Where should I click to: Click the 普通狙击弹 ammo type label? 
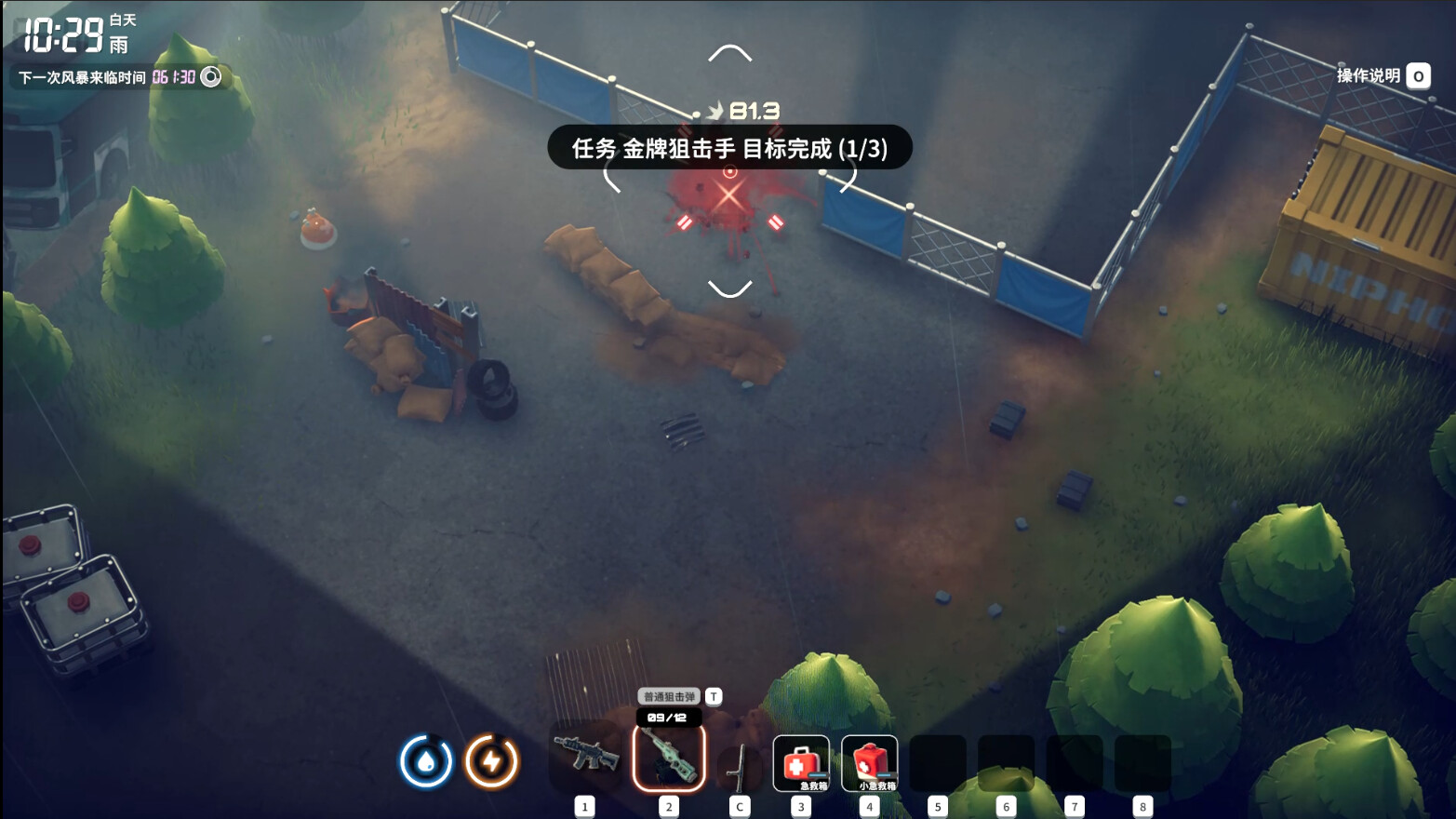[x=669, y=696]
